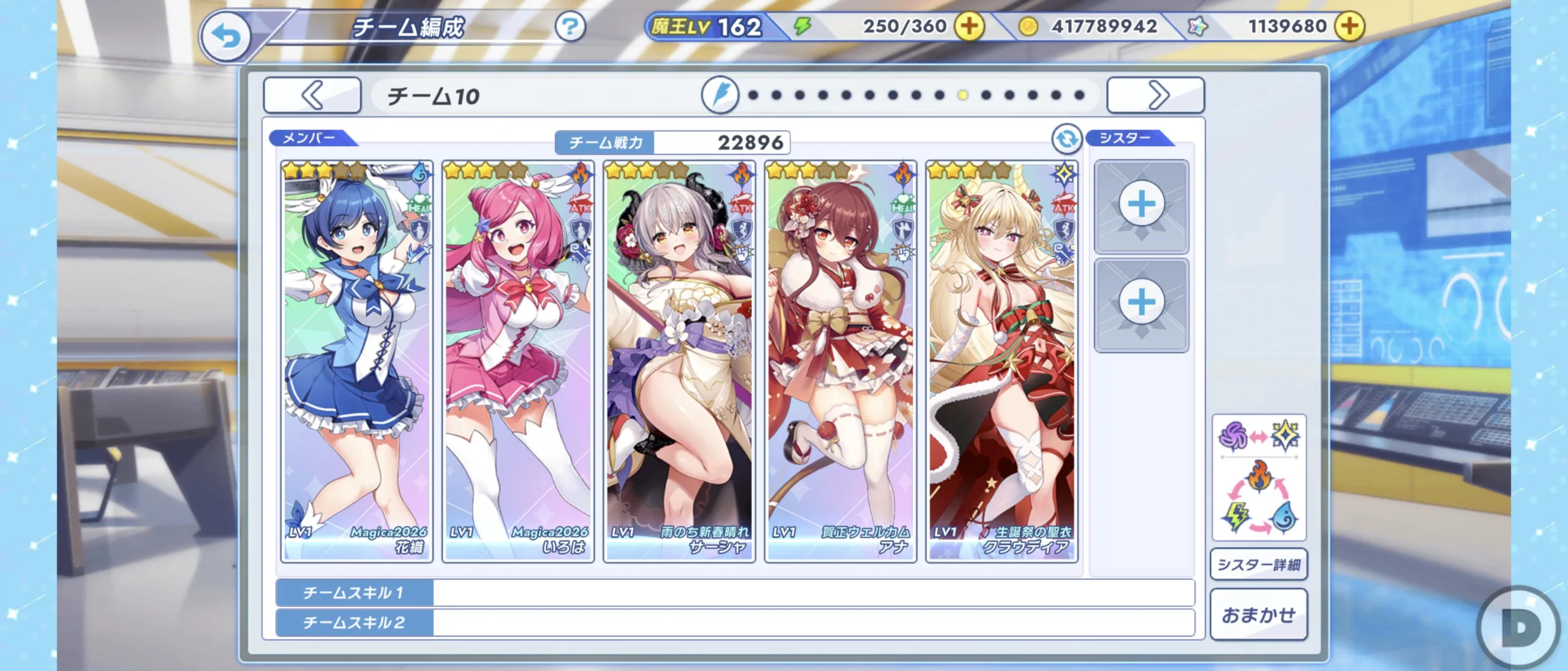Select the クラウディア member card
1568x671 pixels.
[1001, 361]
